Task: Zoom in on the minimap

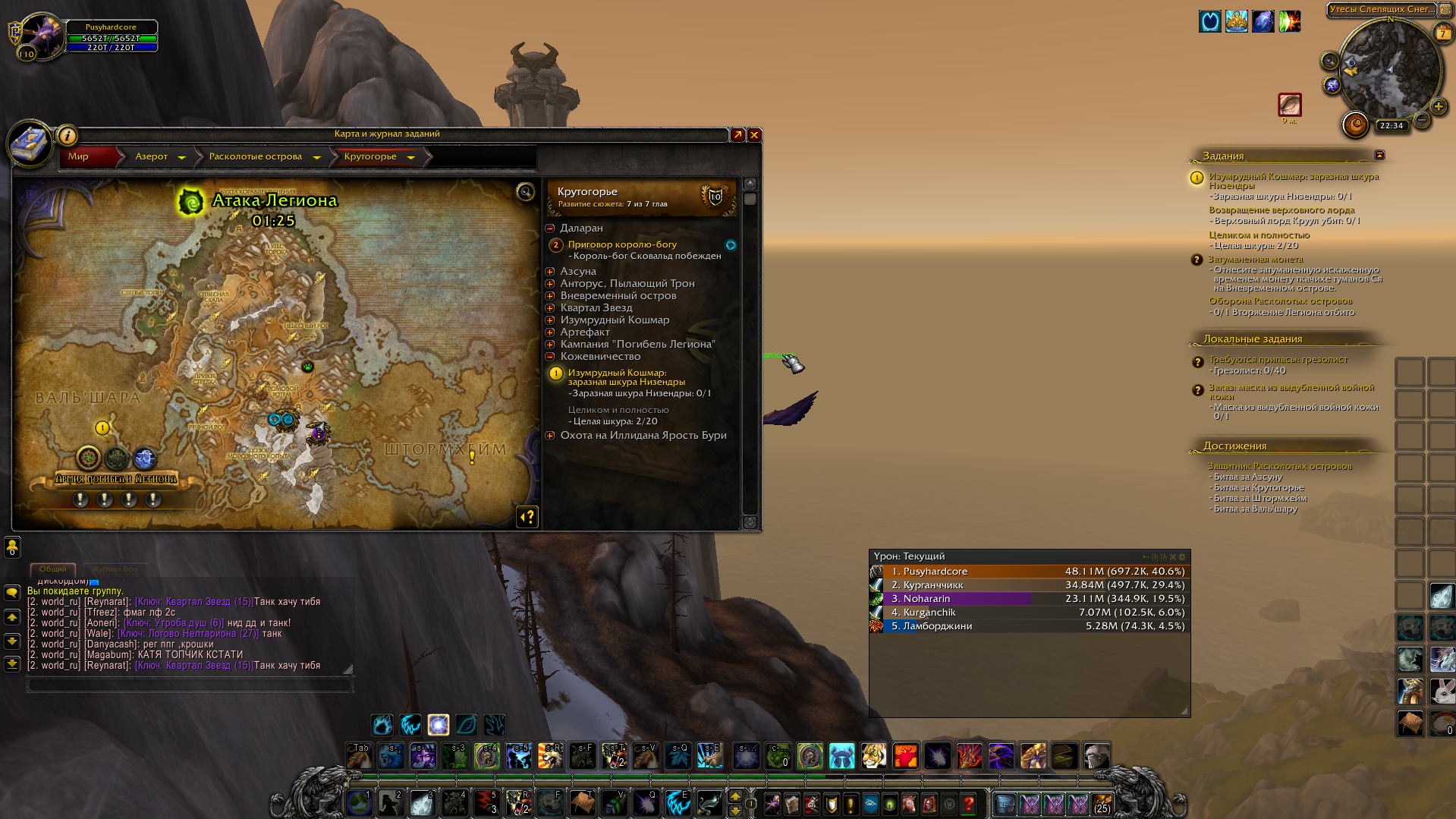Action: pos(1438,106)
